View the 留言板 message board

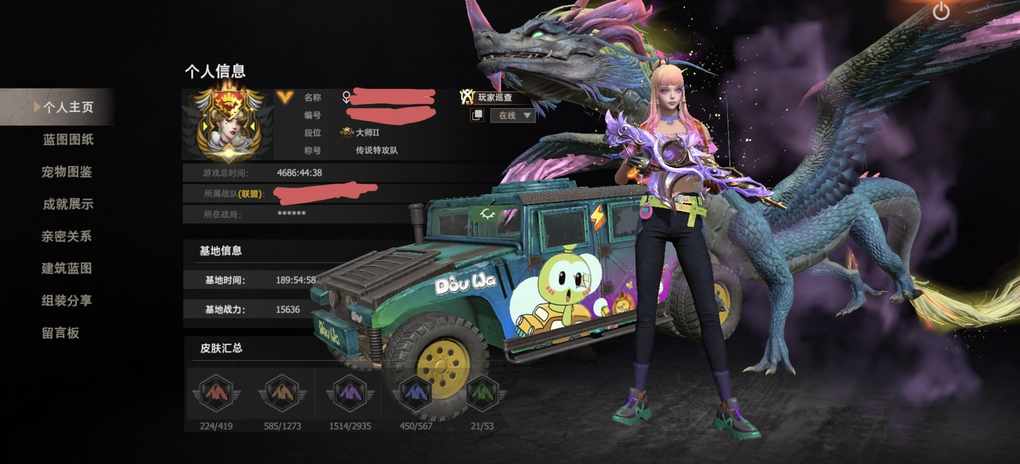point(60,333)
